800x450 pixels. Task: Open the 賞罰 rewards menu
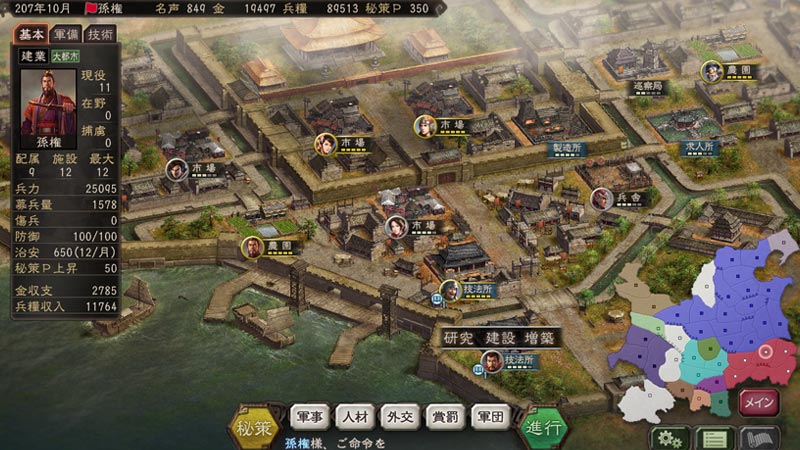pyautogui.click(x=446, y=416)
